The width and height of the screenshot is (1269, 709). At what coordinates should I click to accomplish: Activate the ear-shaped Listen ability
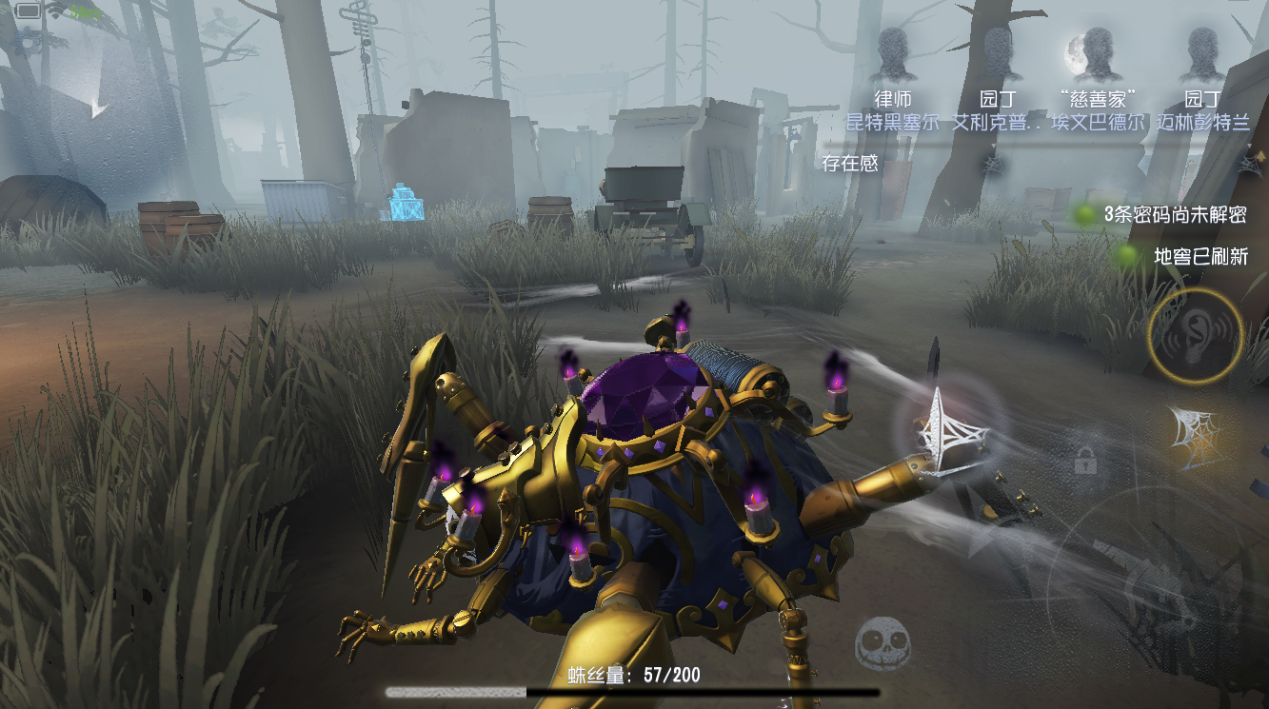(1194, 335)
